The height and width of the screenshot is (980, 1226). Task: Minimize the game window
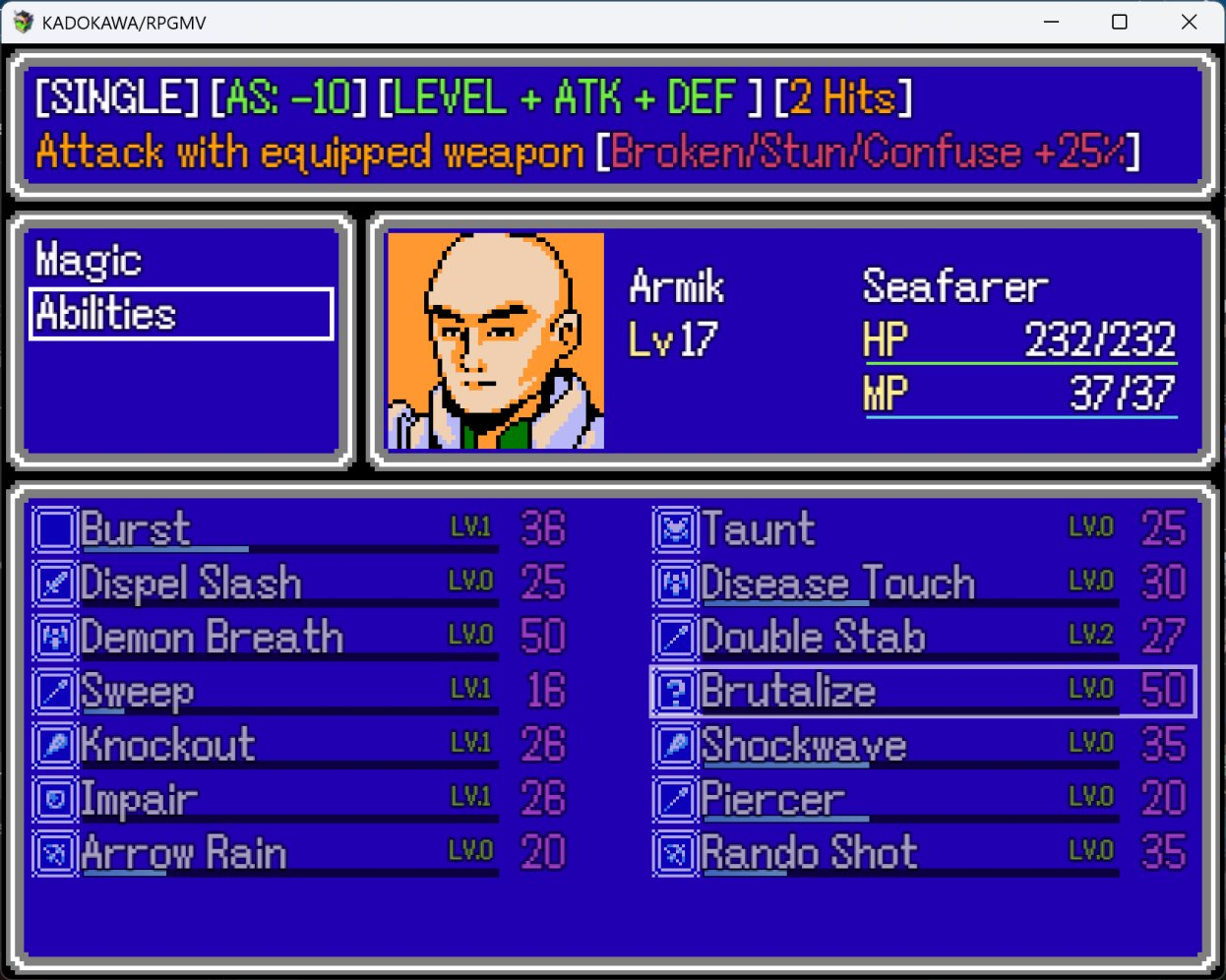pyautogui.click(x=1051, y=22)
